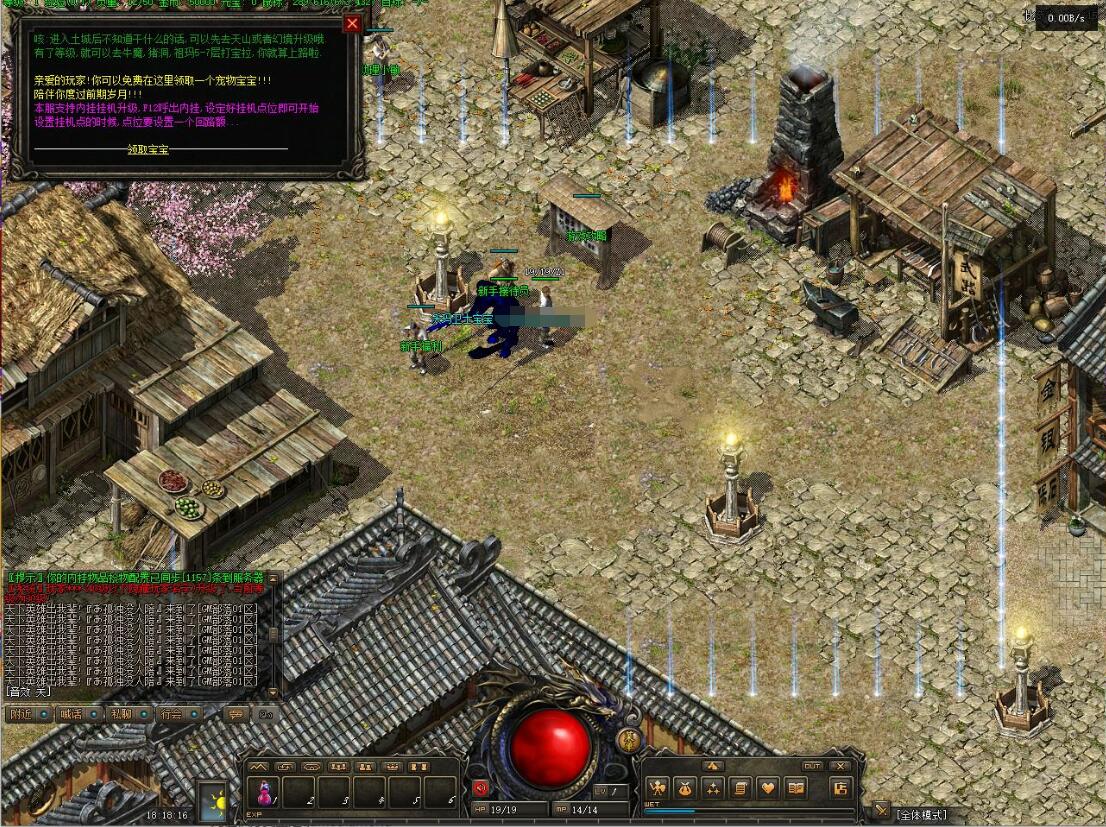Open the heart friends icon
1106x827 pixels.
coord(767,788)
